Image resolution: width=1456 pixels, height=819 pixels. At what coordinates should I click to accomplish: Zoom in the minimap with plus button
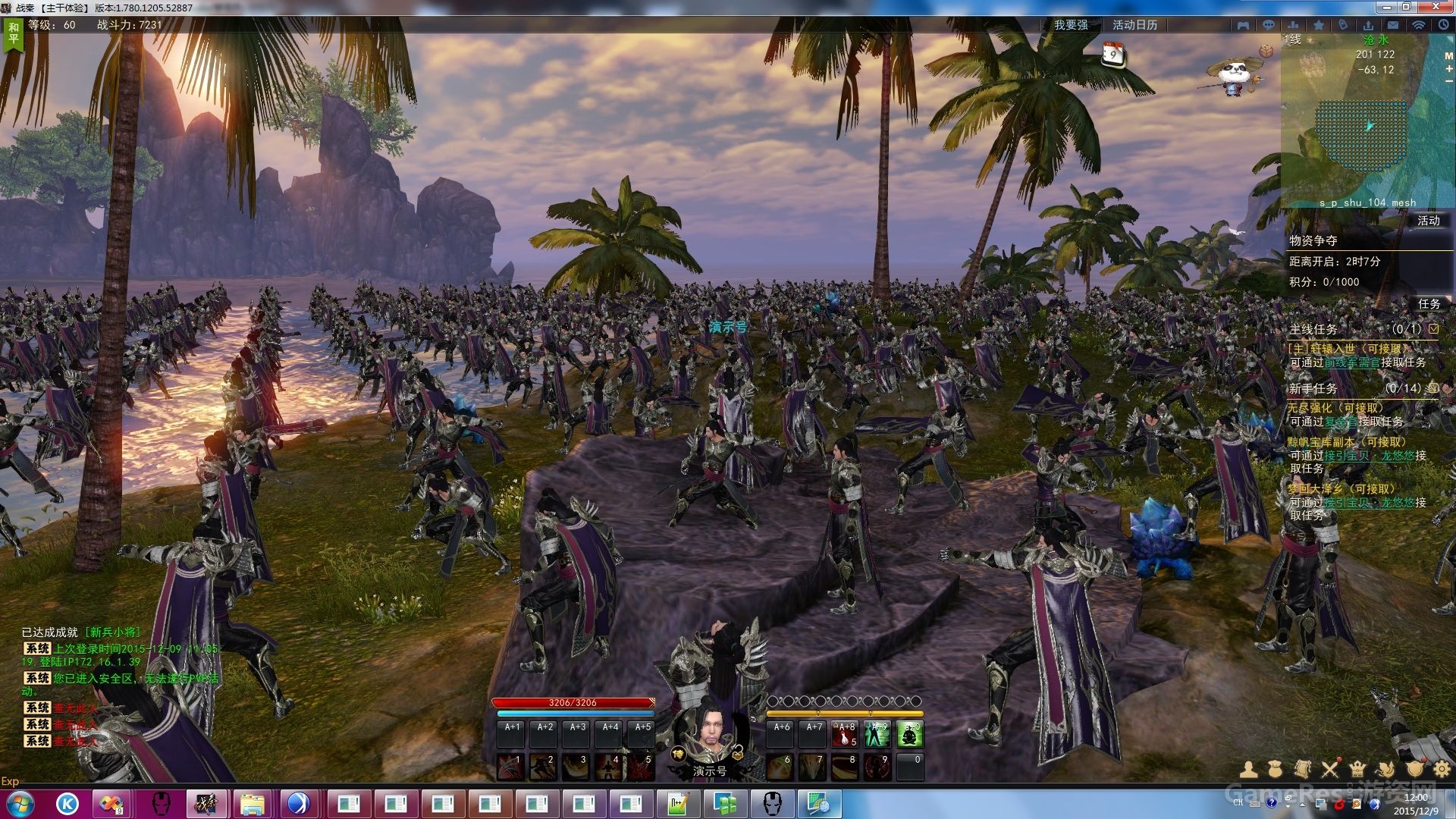coord(1448,69)
